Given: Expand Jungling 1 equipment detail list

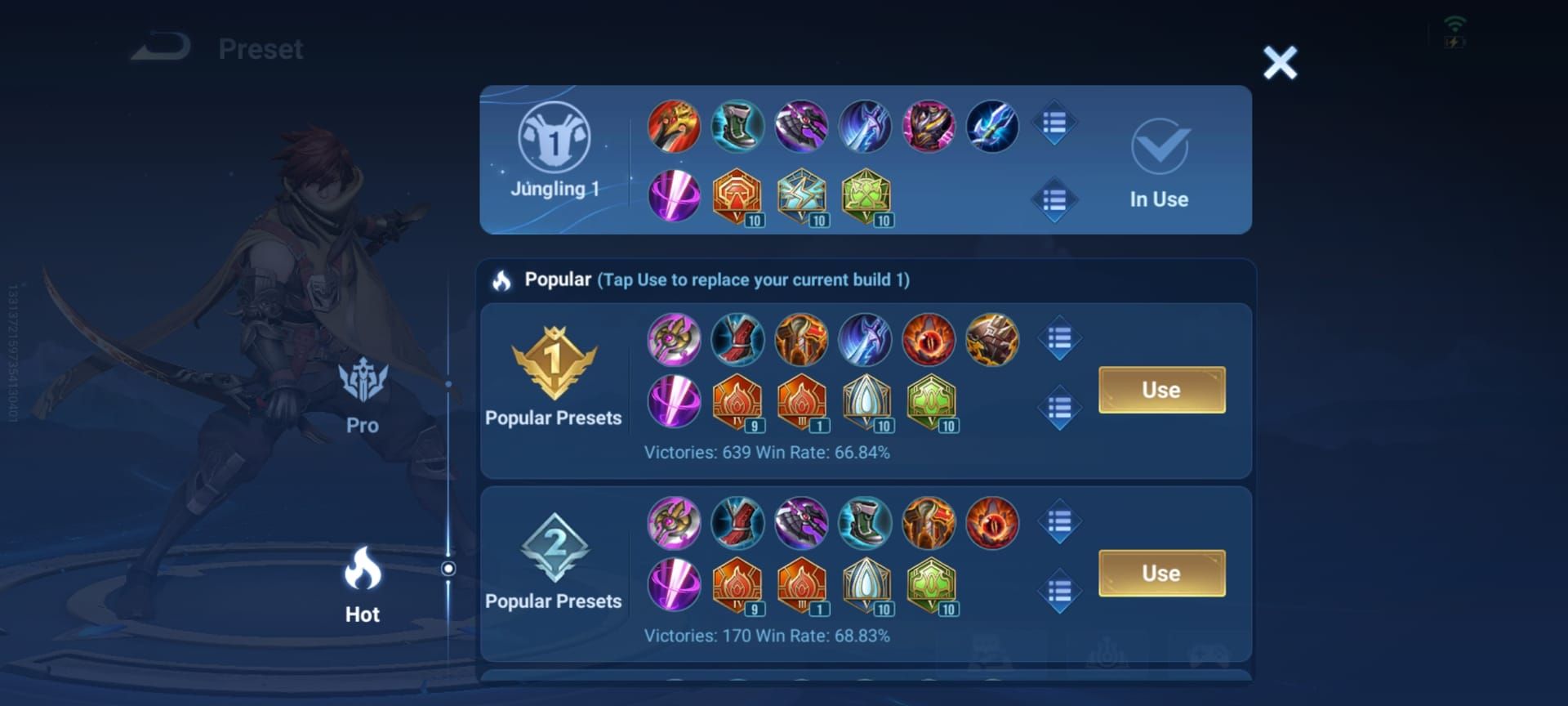Looking at the screenshot, I should point(1055,121).
